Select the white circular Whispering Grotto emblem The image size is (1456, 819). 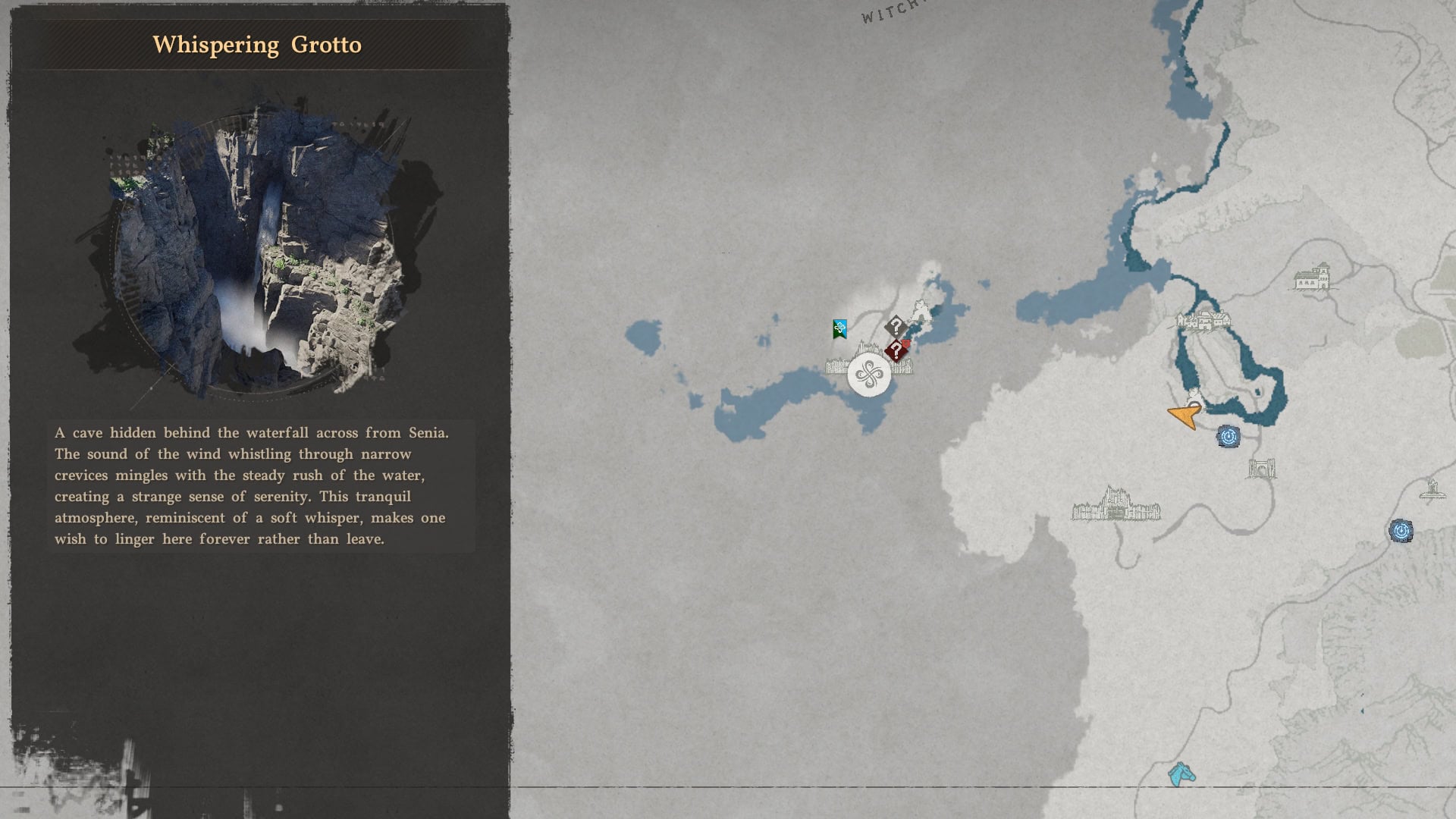pyautogui.click(x=869, y=375)
